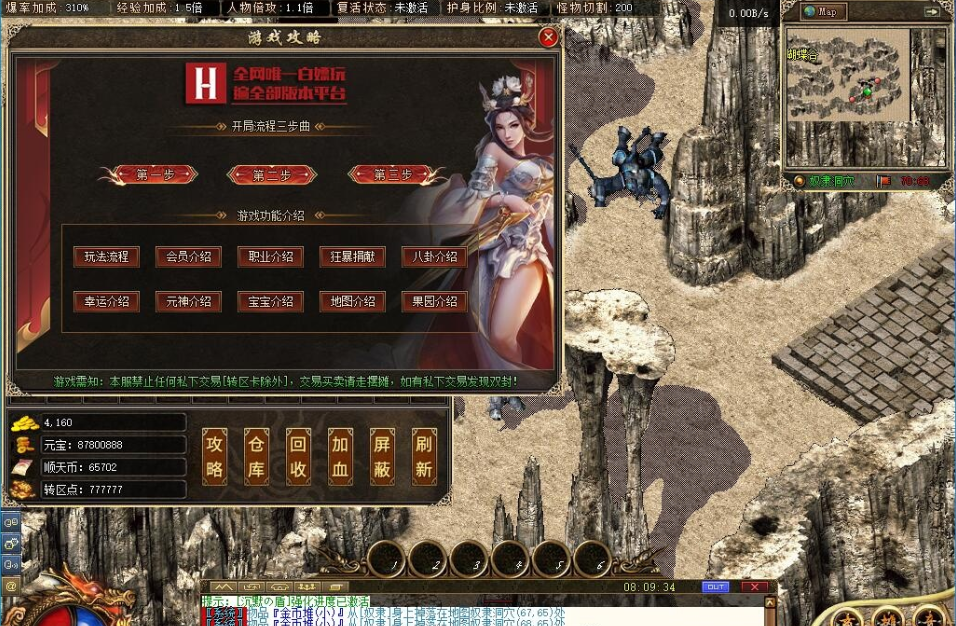
Task: Close the 游戏攻略 guide window
Action: coord(548,38)
